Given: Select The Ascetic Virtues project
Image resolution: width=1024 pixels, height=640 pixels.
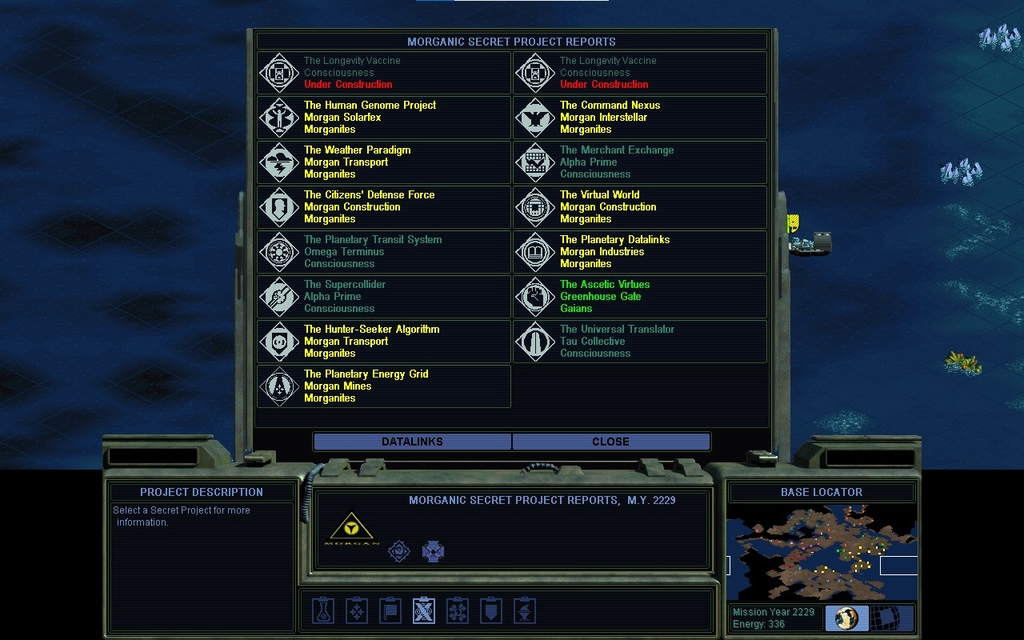Looking at the screenshot, I should [640, 297].
